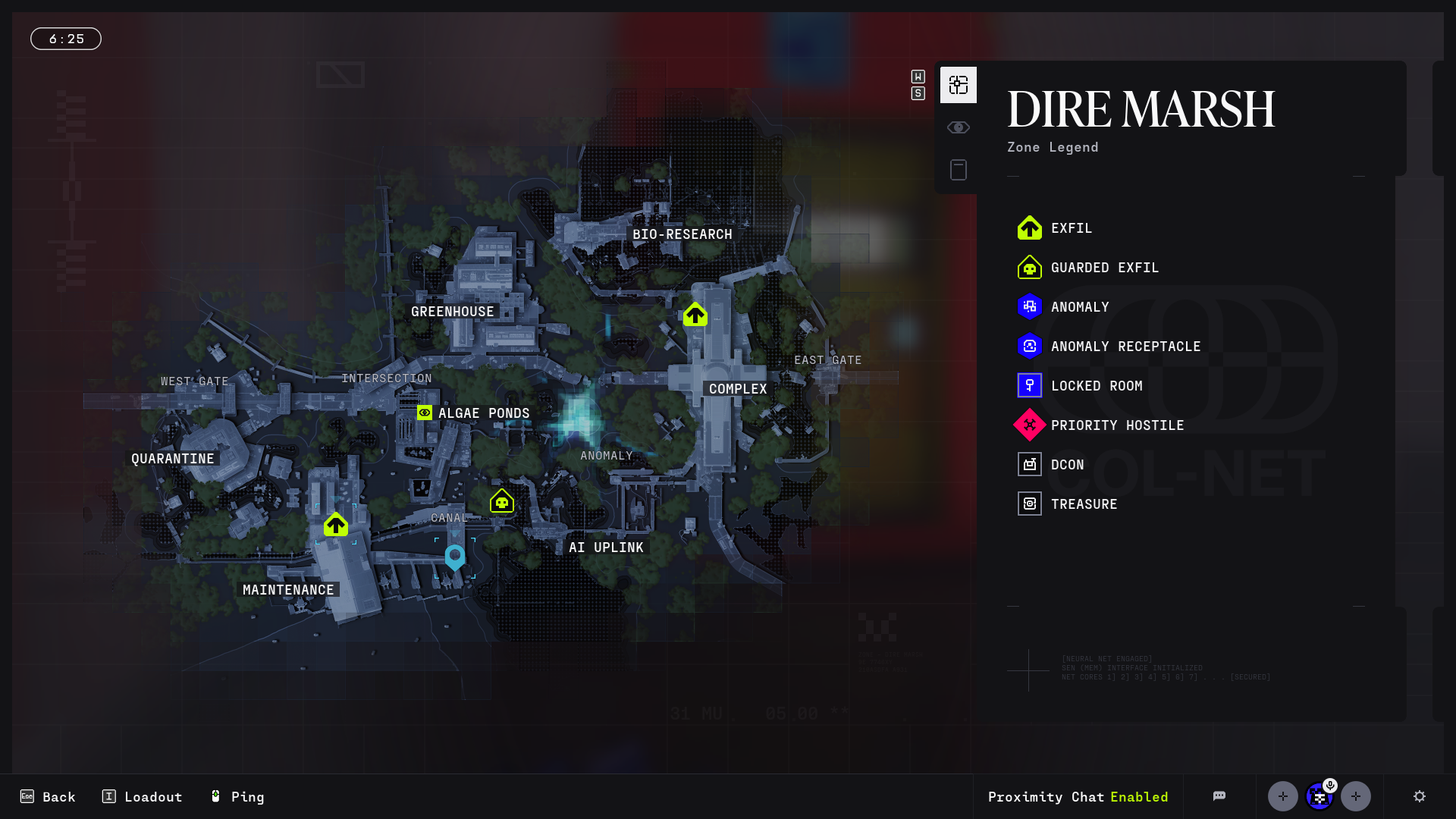Select the Treasure legend entry

click(x=1084, y=504)
